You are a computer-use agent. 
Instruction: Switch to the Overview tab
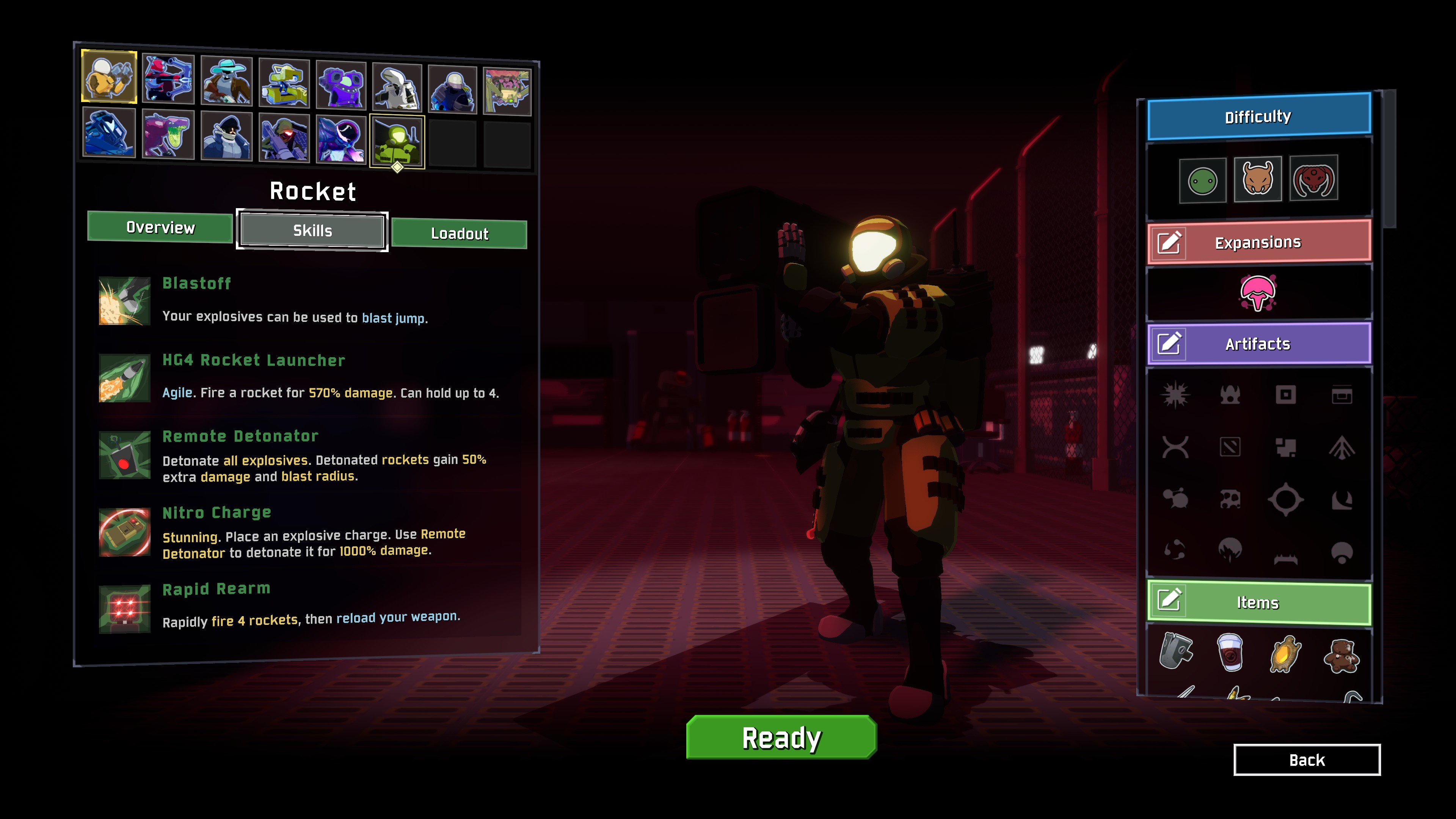pyautogui.click(x=160, y=227)
